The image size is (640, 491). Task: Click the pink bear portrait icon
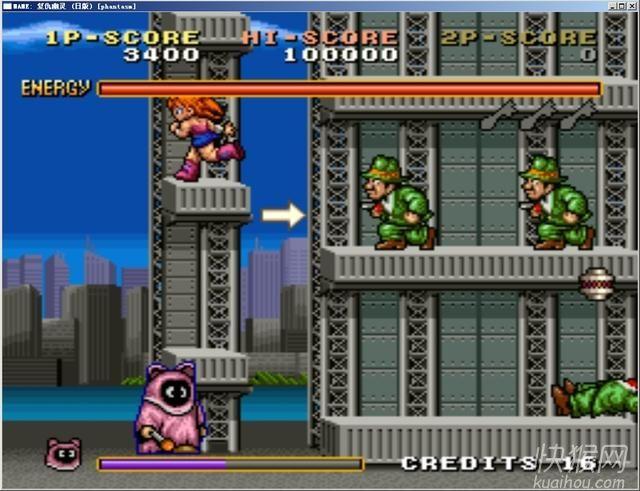point(62,454)
